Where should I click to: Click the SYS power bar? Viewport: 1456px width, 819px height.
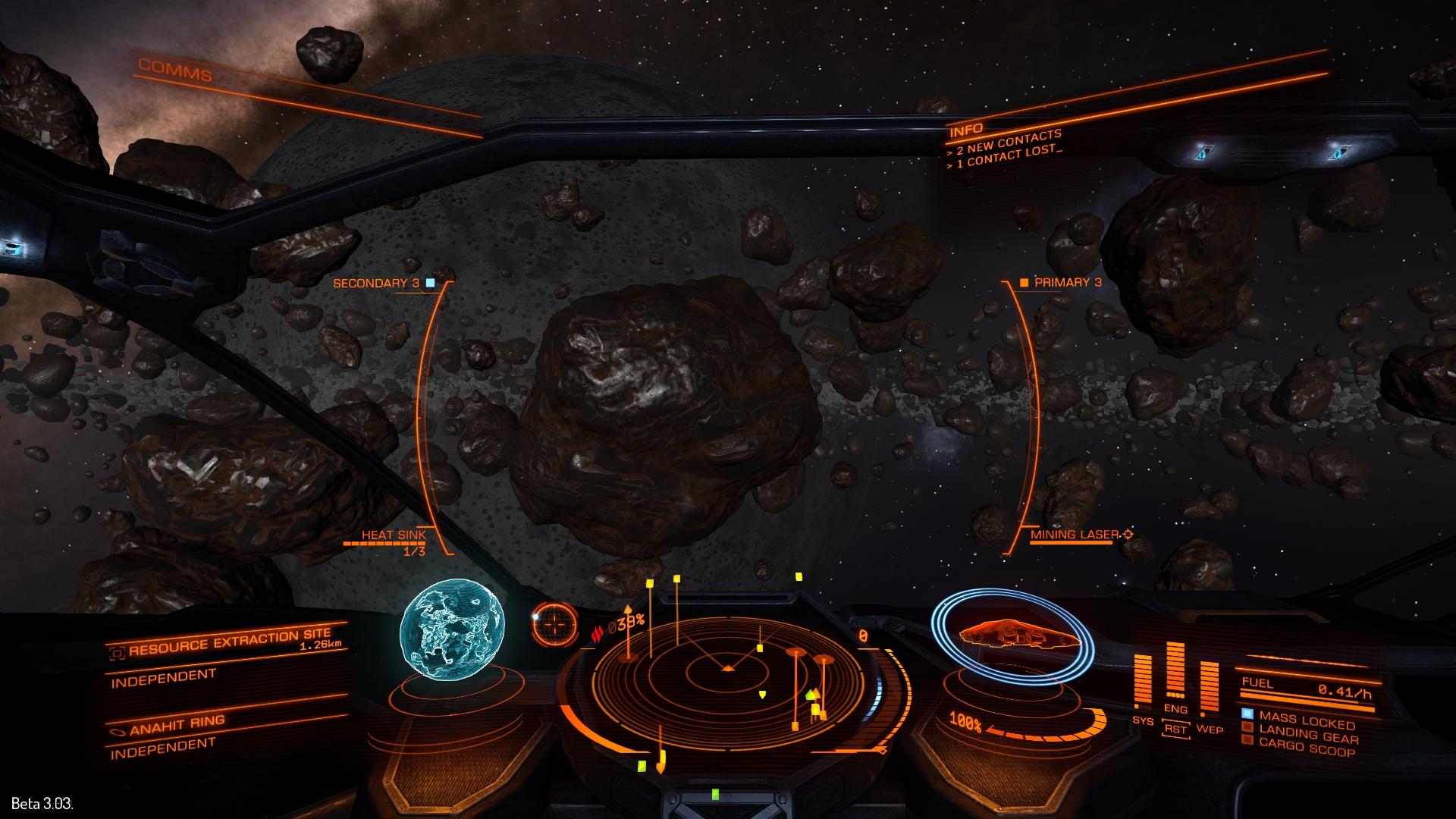(x=1144, y=682)
